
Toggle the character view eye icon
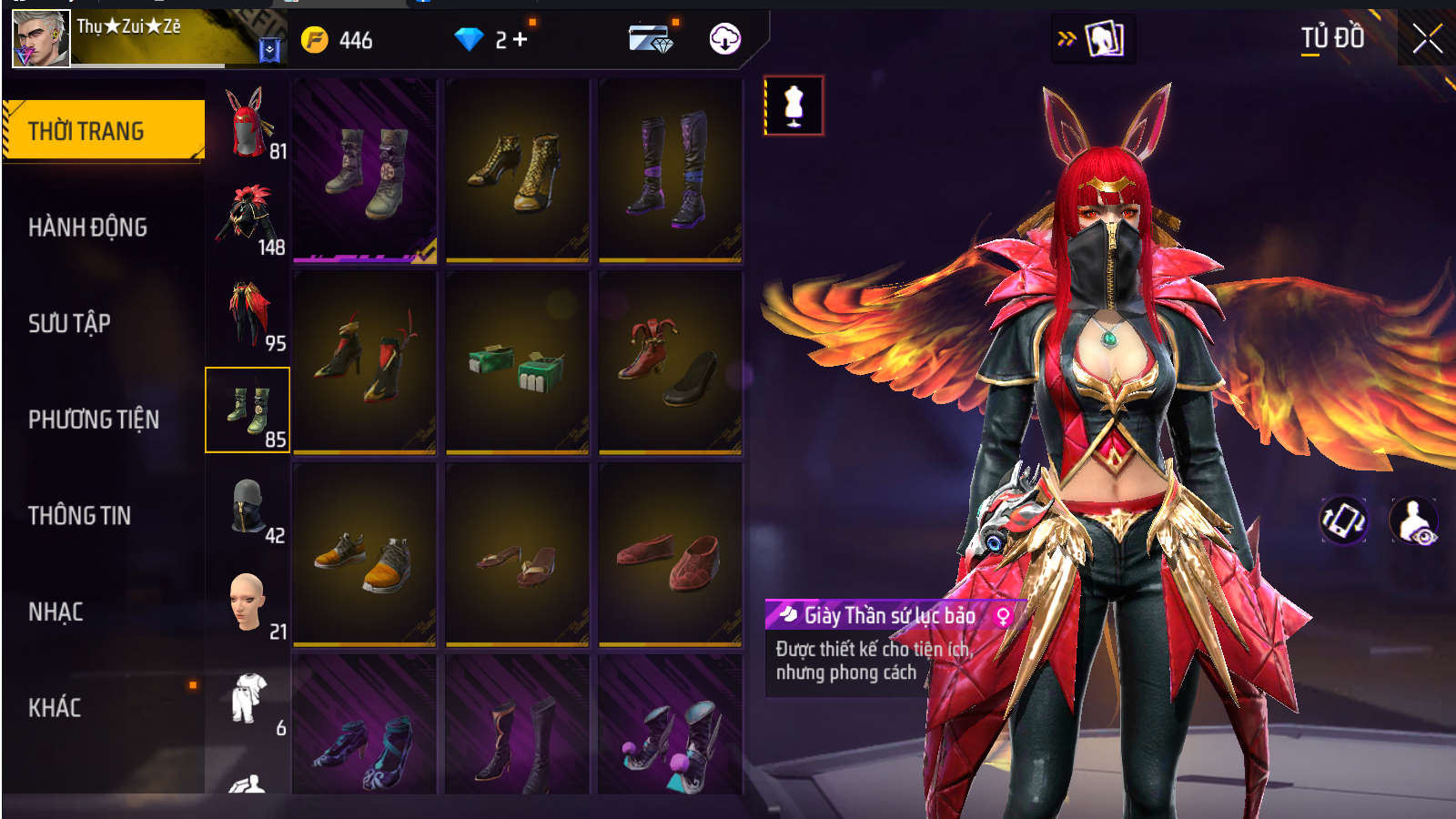pyautogui.click(x=1413, y=521)
